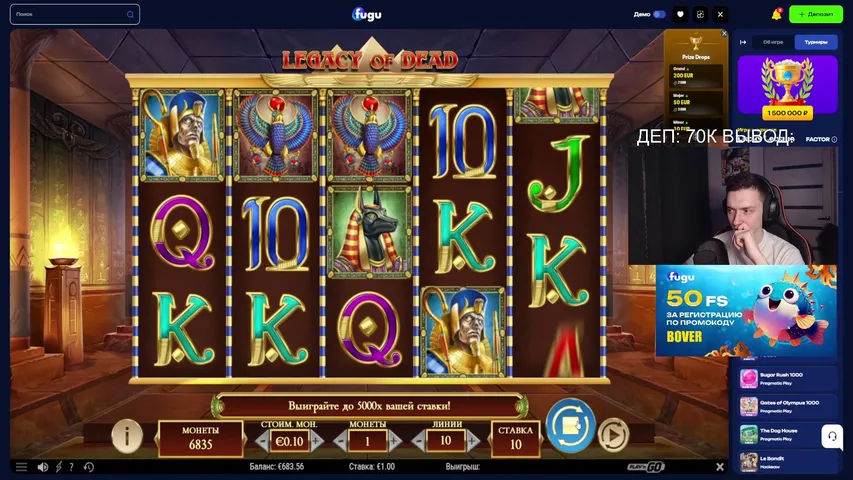The image size is (853, 480).
Task: Toggle the Demo mode switch
Action: pyautogui.click(x=659, y=14)
